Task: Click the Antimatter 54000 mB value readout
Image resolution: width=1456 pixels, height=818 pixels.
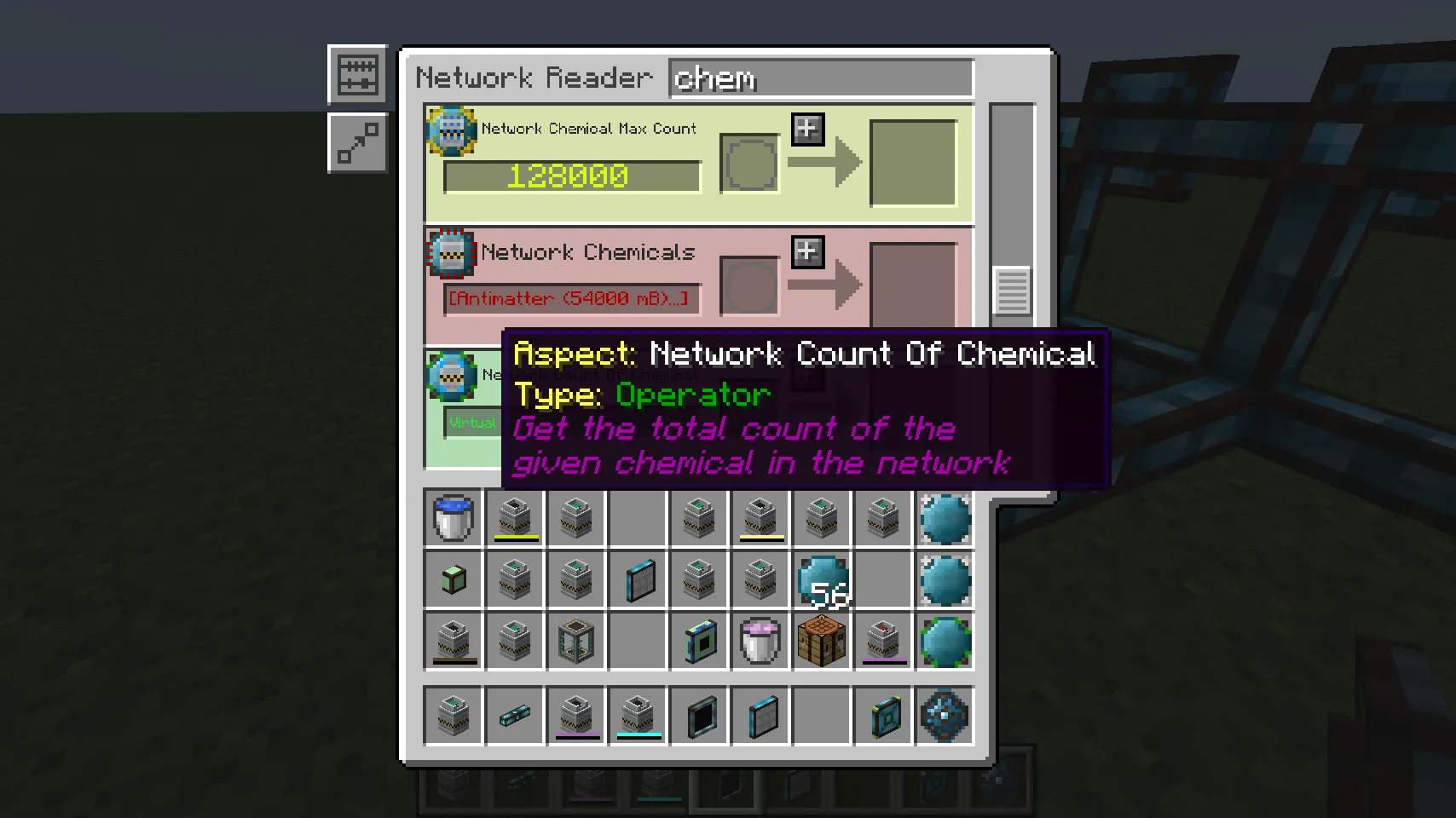Action: pyautogui.click(x=569, y=299)
